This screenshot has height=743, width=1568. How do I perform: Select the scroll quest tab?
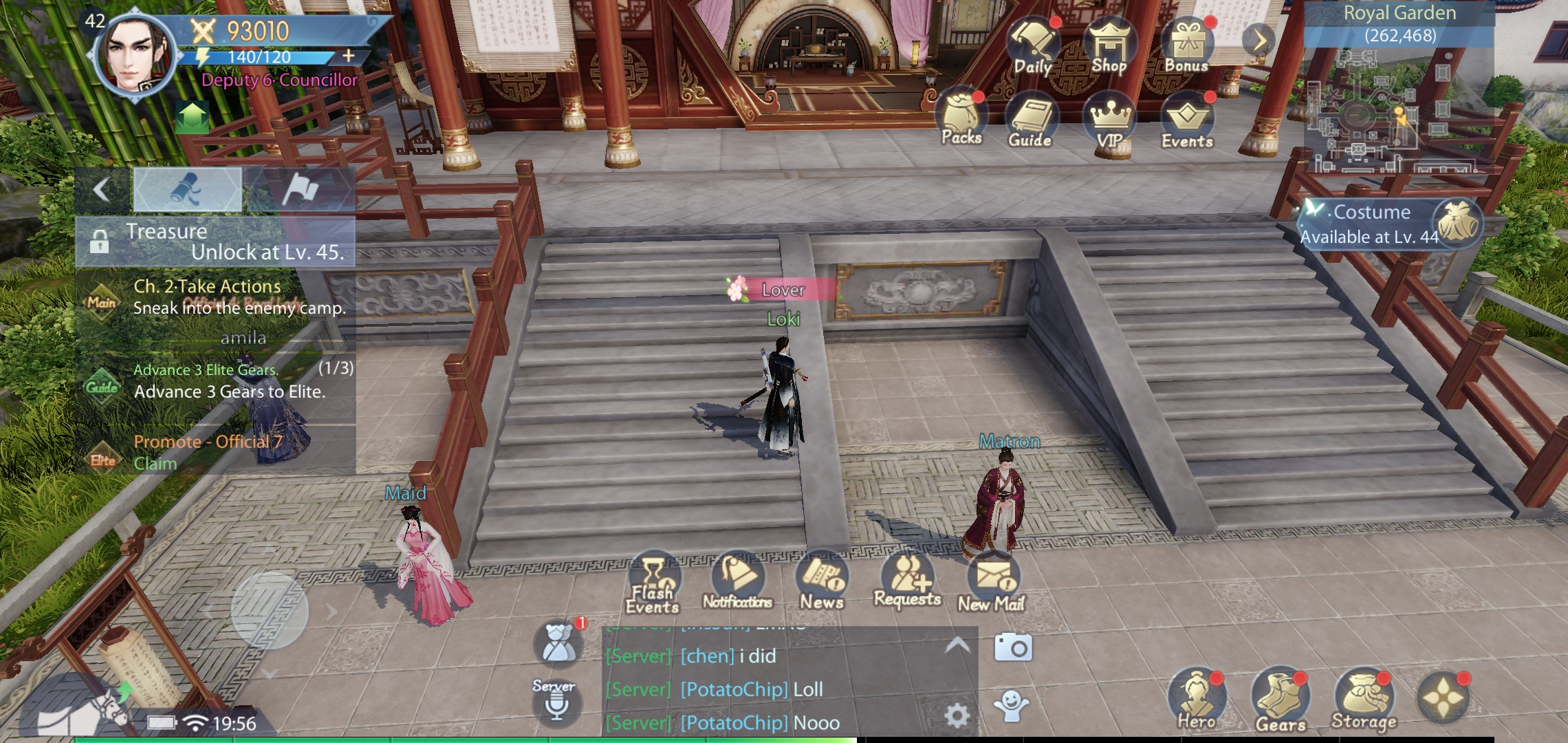[187, 188]
